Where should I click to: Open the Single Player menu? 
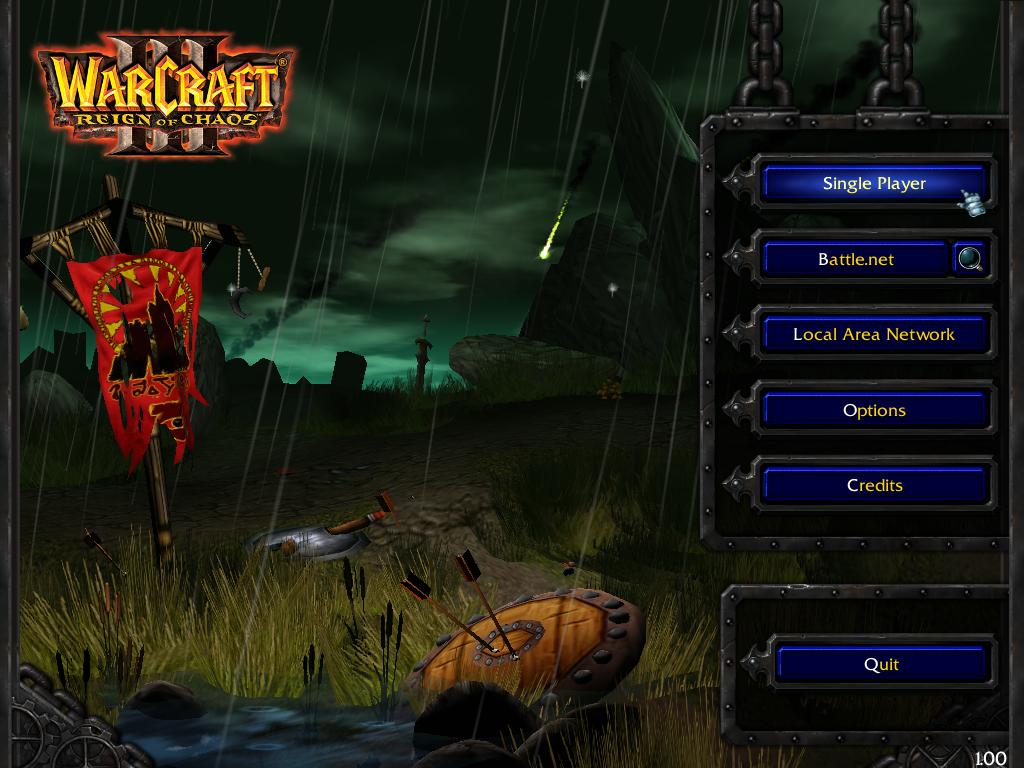click(x=874, y=184)
